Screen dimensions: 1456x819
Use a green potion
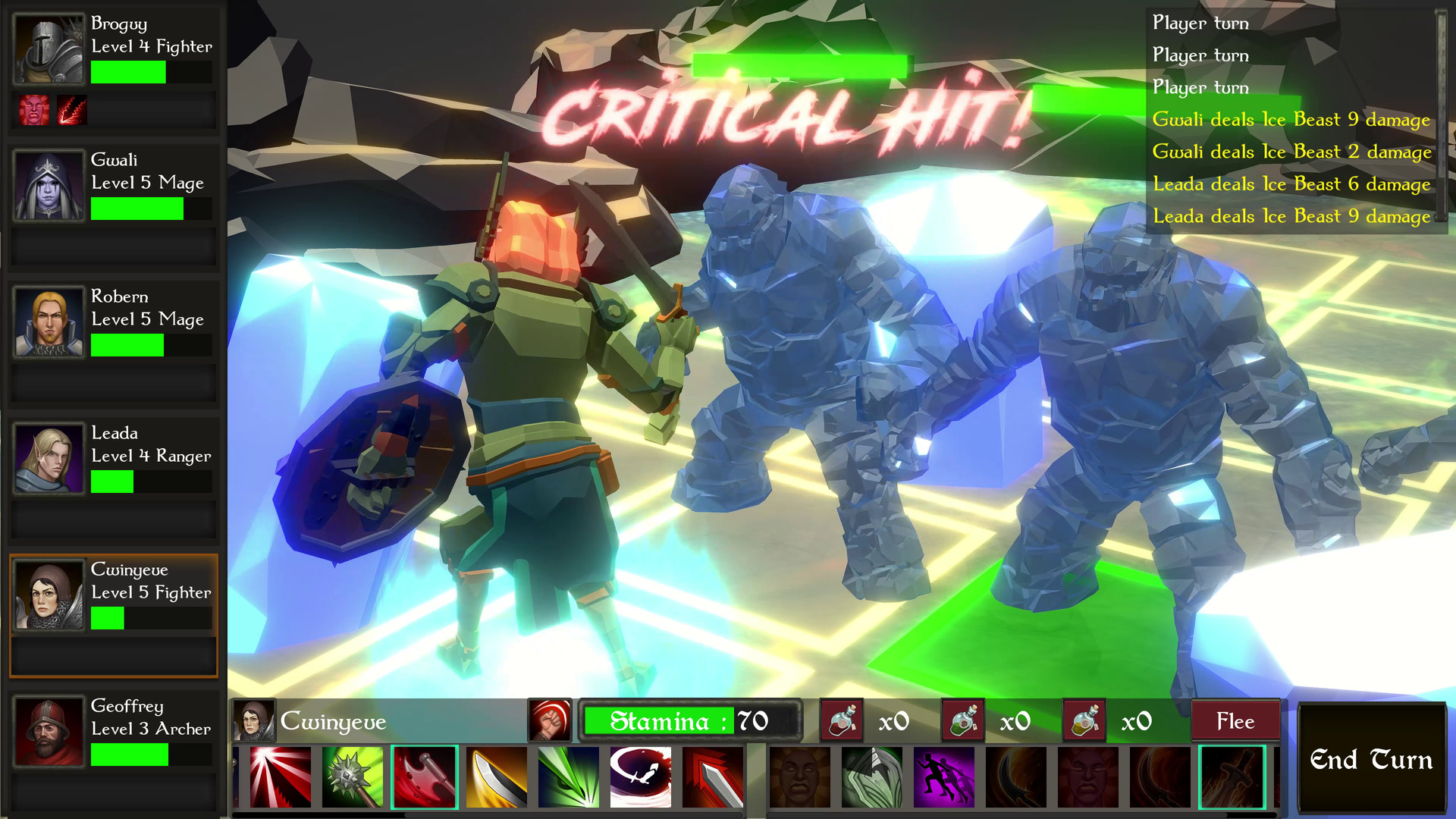[x=965, y=721]
